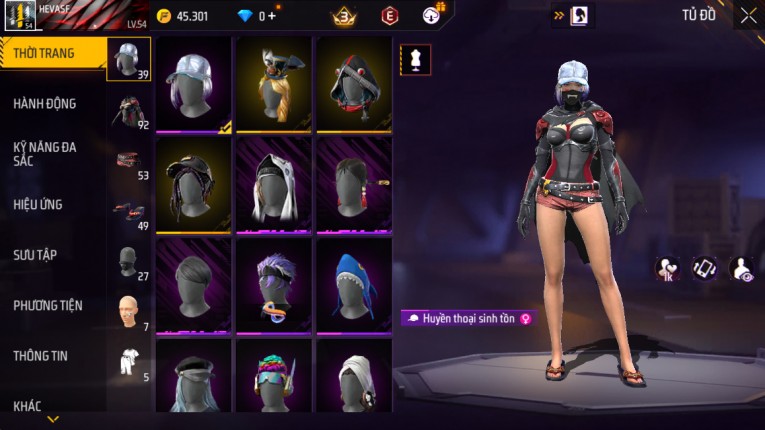Open the mannequin outfit preview icon

pos(415,60)
